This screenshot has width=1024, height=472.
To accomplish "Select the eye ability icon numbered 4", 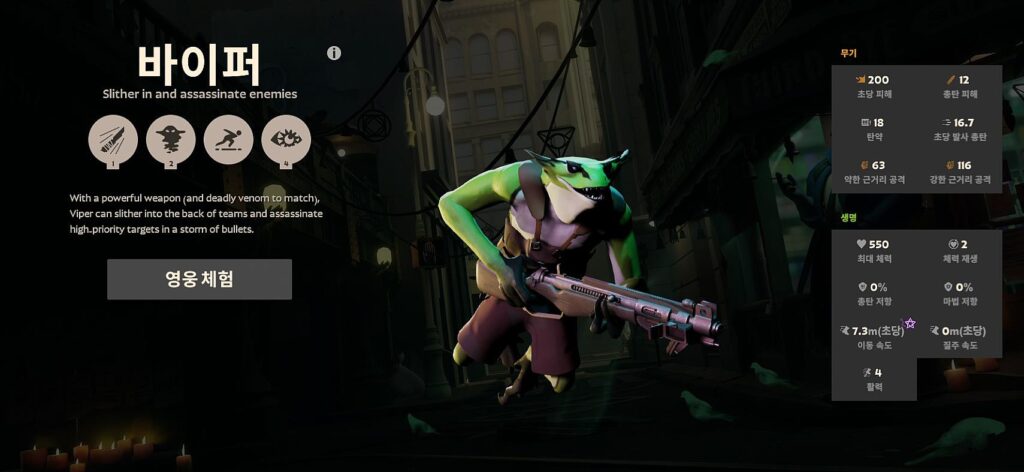I will 286,139.
